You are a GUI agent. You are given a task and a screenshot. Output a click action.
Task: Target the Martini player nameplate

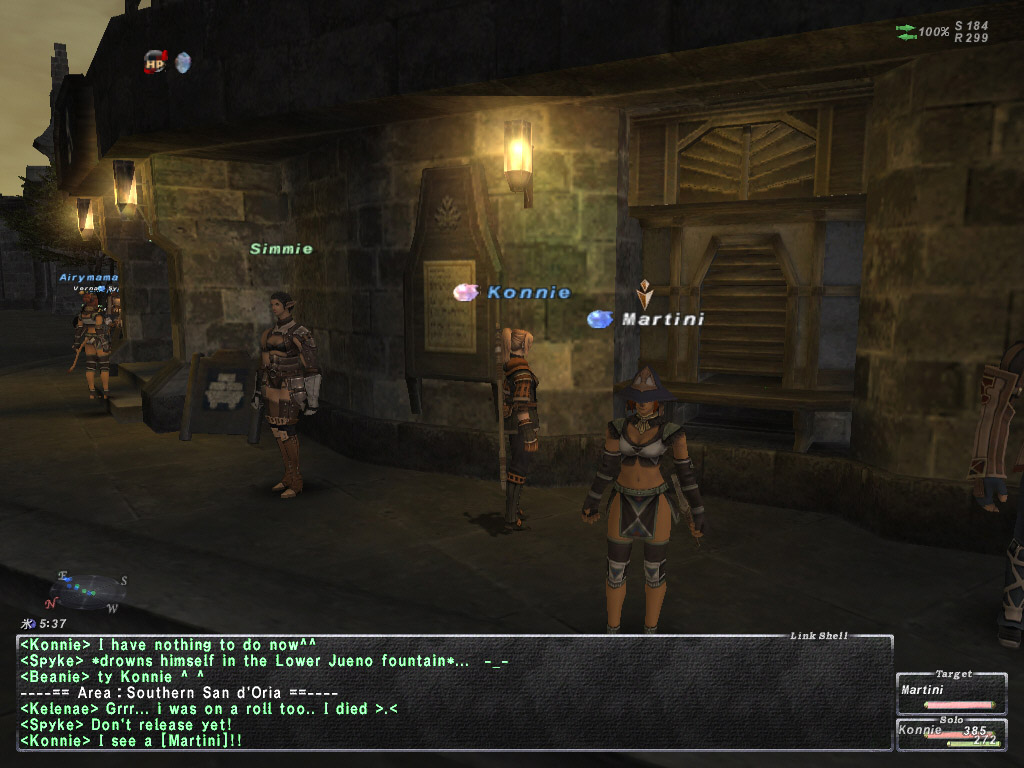click(662, 320)
